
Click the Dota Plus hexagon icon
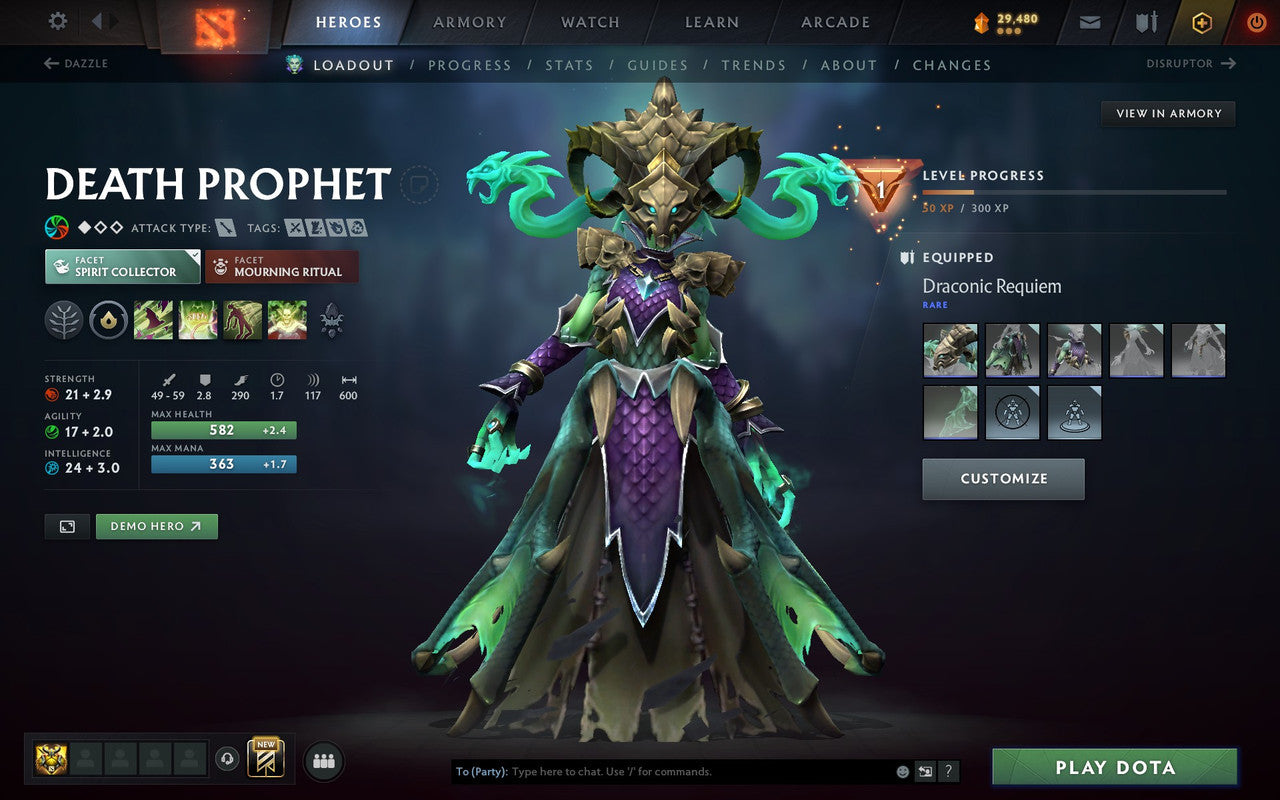[1202, 22]
